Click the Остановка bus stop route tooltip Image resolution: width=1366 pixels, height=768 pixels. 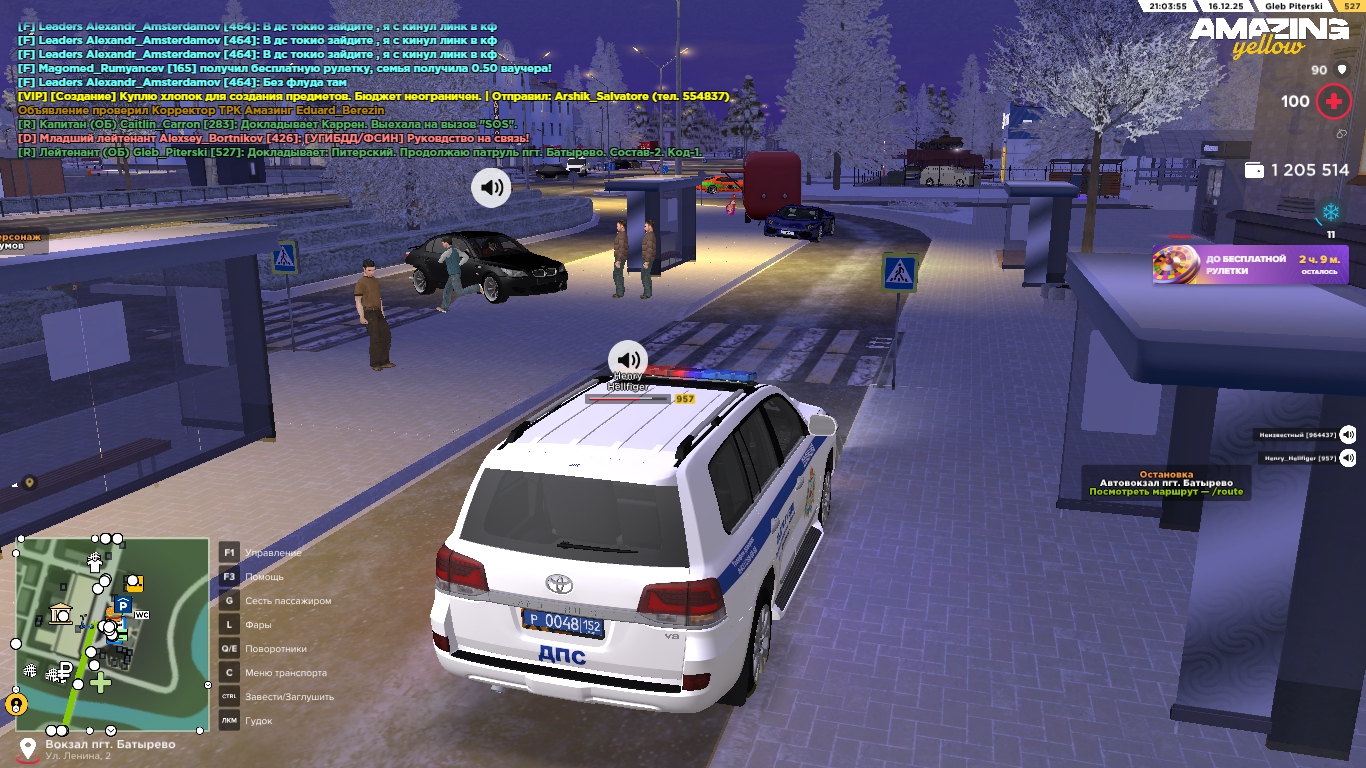tap(1166, 483)
